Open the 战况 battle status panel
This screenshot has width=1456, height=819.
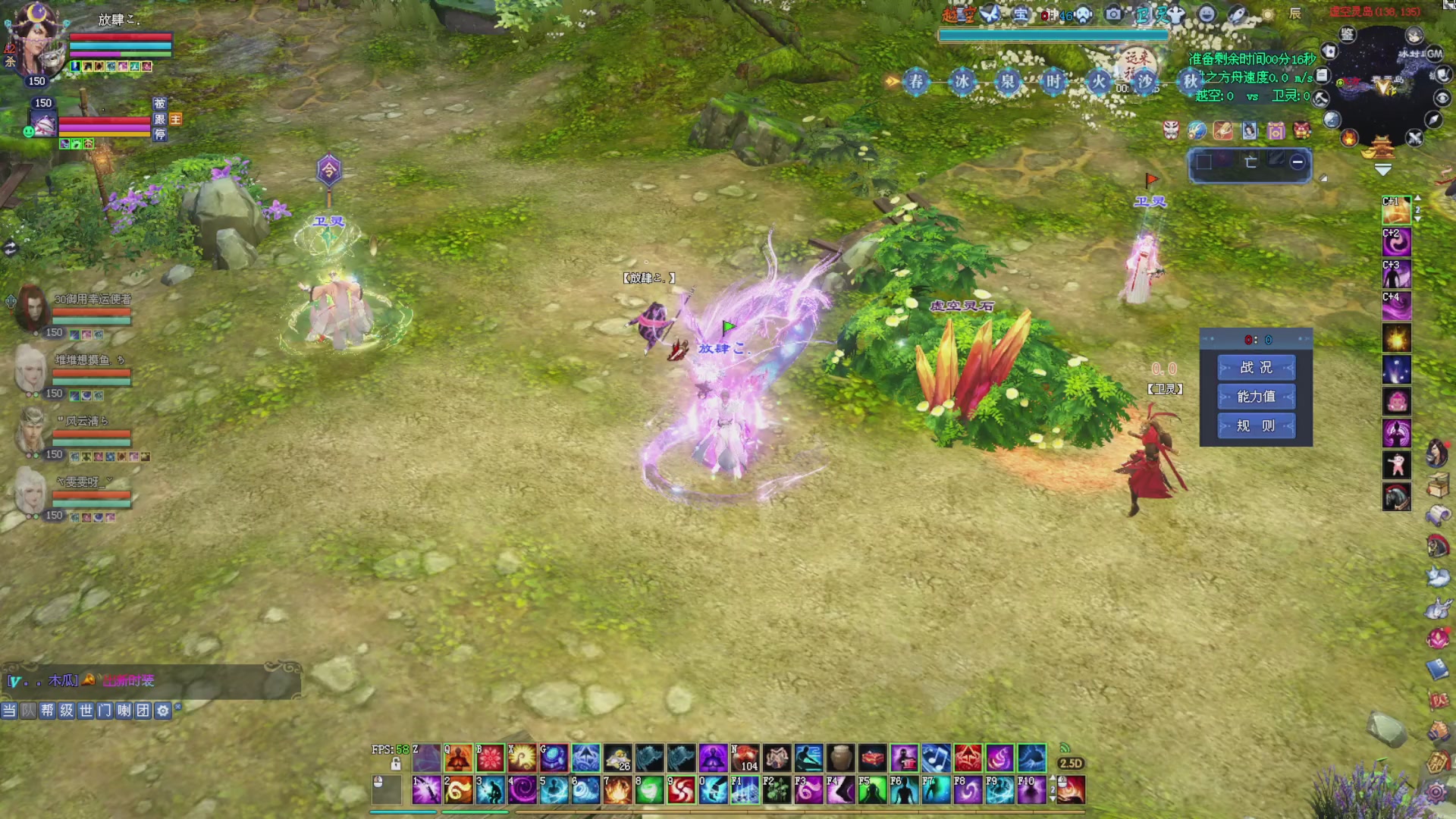[1256, 368]
